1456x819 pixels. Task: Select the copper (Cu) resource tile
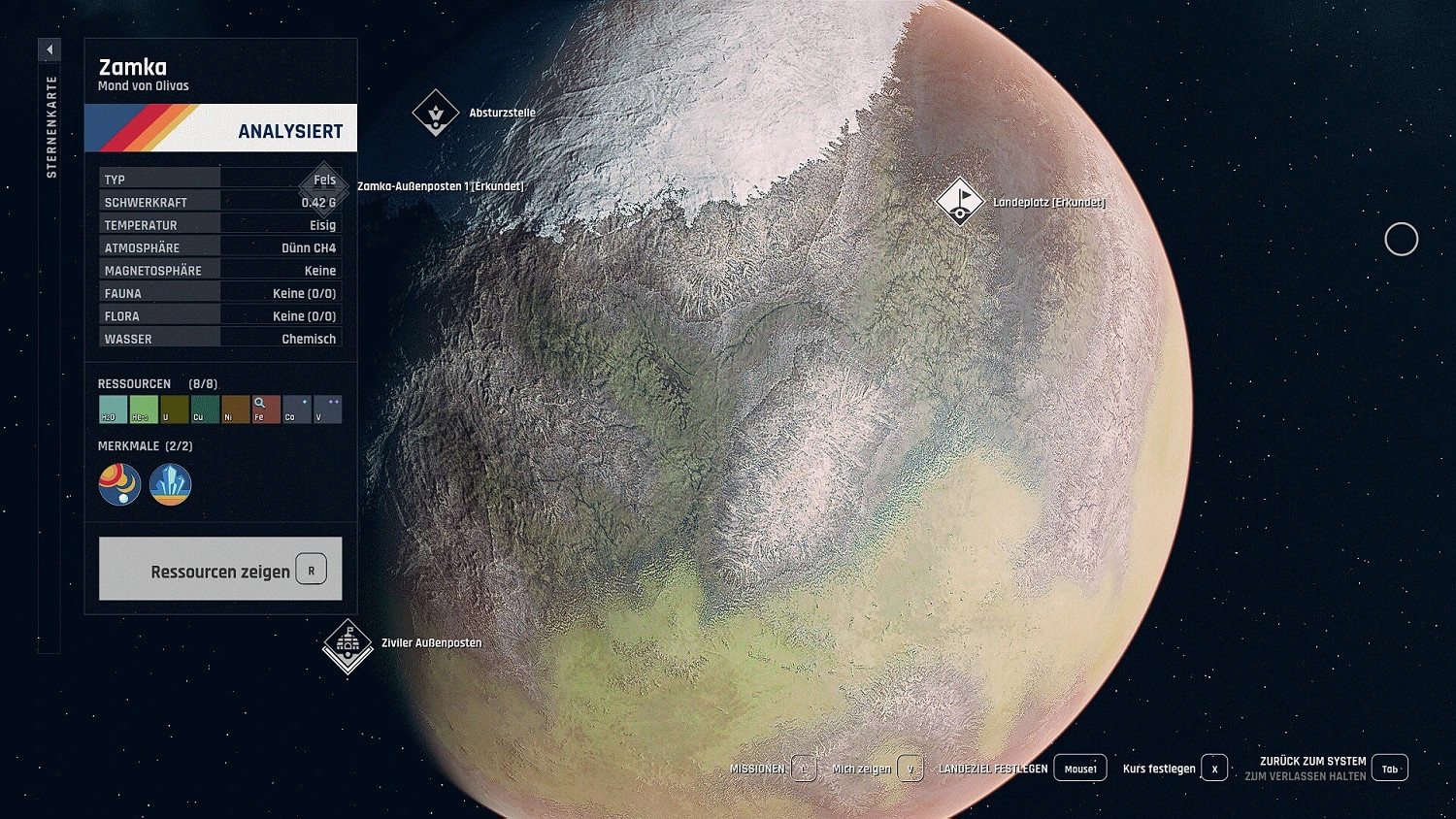pos(204,409)
